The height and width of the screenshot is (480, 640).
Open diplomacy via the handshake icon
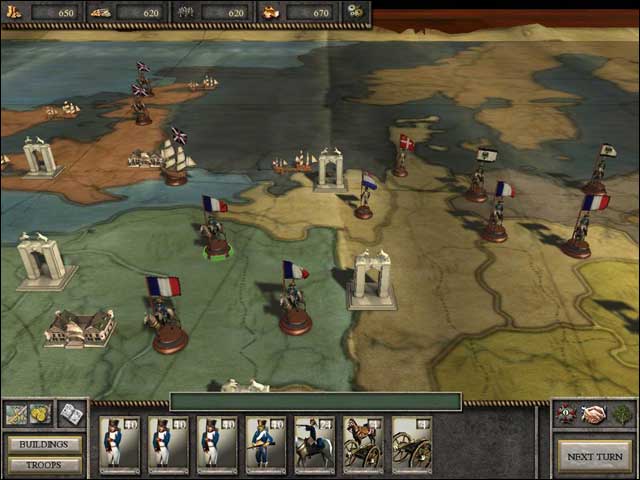tap(595, 414)
